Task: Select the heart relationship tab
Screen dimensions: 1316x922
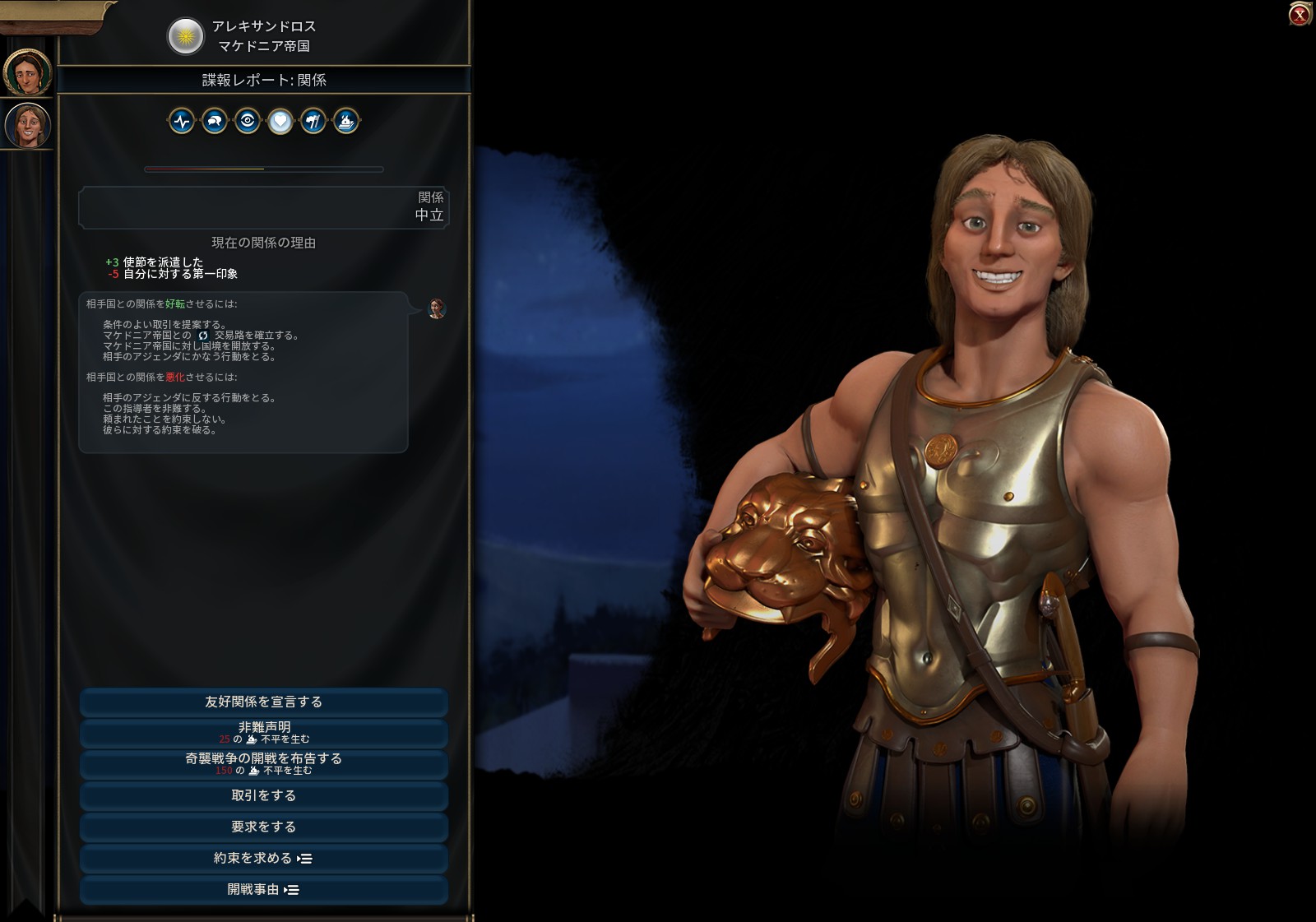Action: tap(280, 122)
